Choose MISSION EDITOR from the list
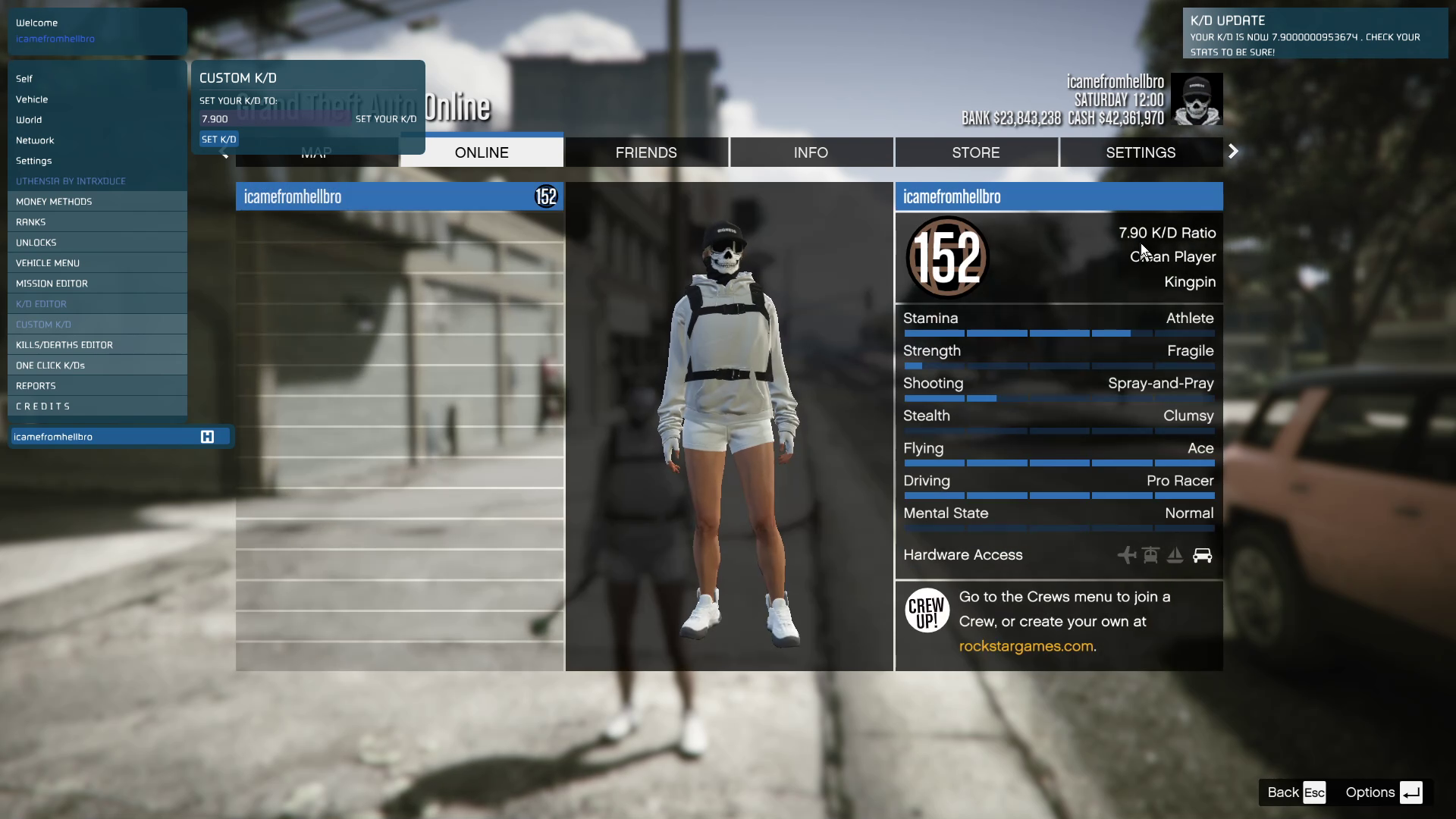This screenshot has height=819, width=1456. tap(52, 284)
